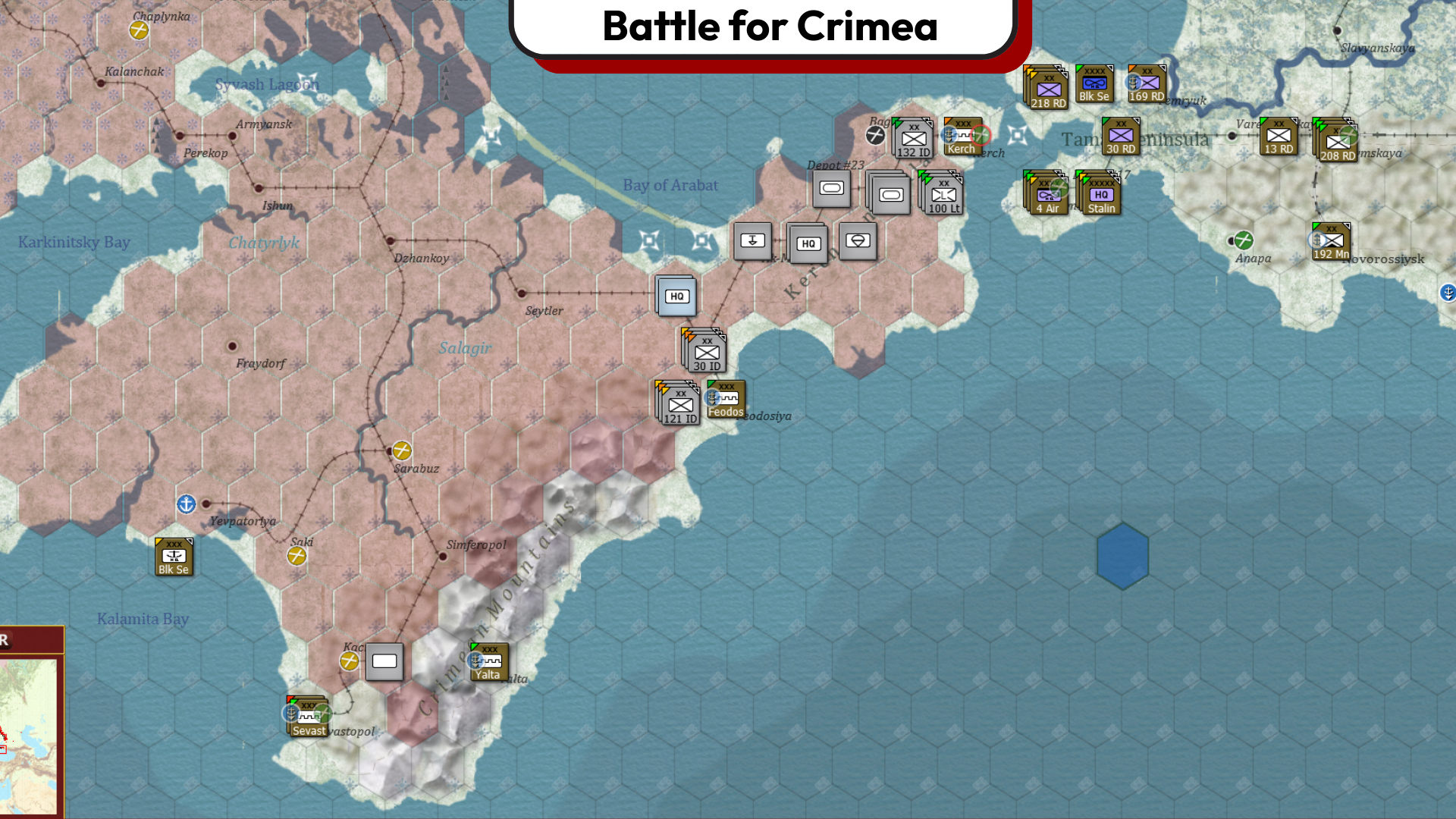Select the Feodos fortress counter at Feodosiya
The height and width of the screenshot is (819, 1456).
pyautogui.click(x=726, y=400)
